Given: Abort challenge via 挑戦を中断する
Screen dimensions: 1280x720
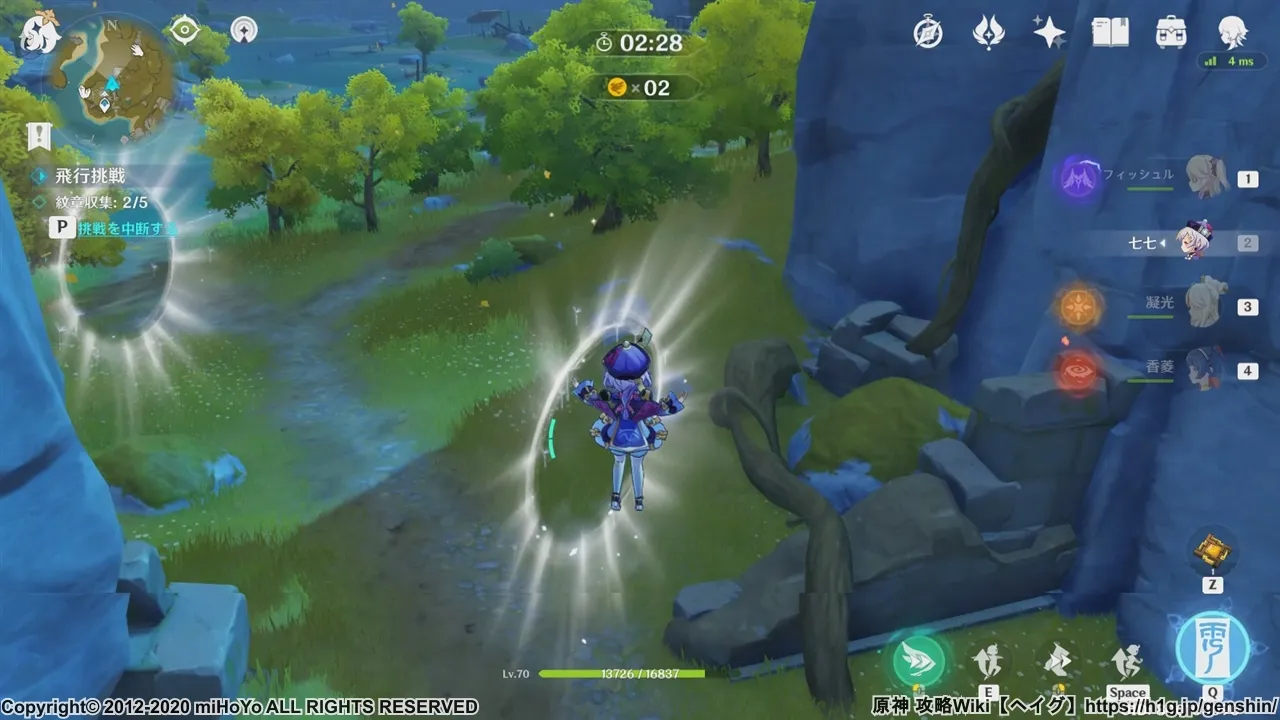Looking at the screenshot, I should click(126, 228).
